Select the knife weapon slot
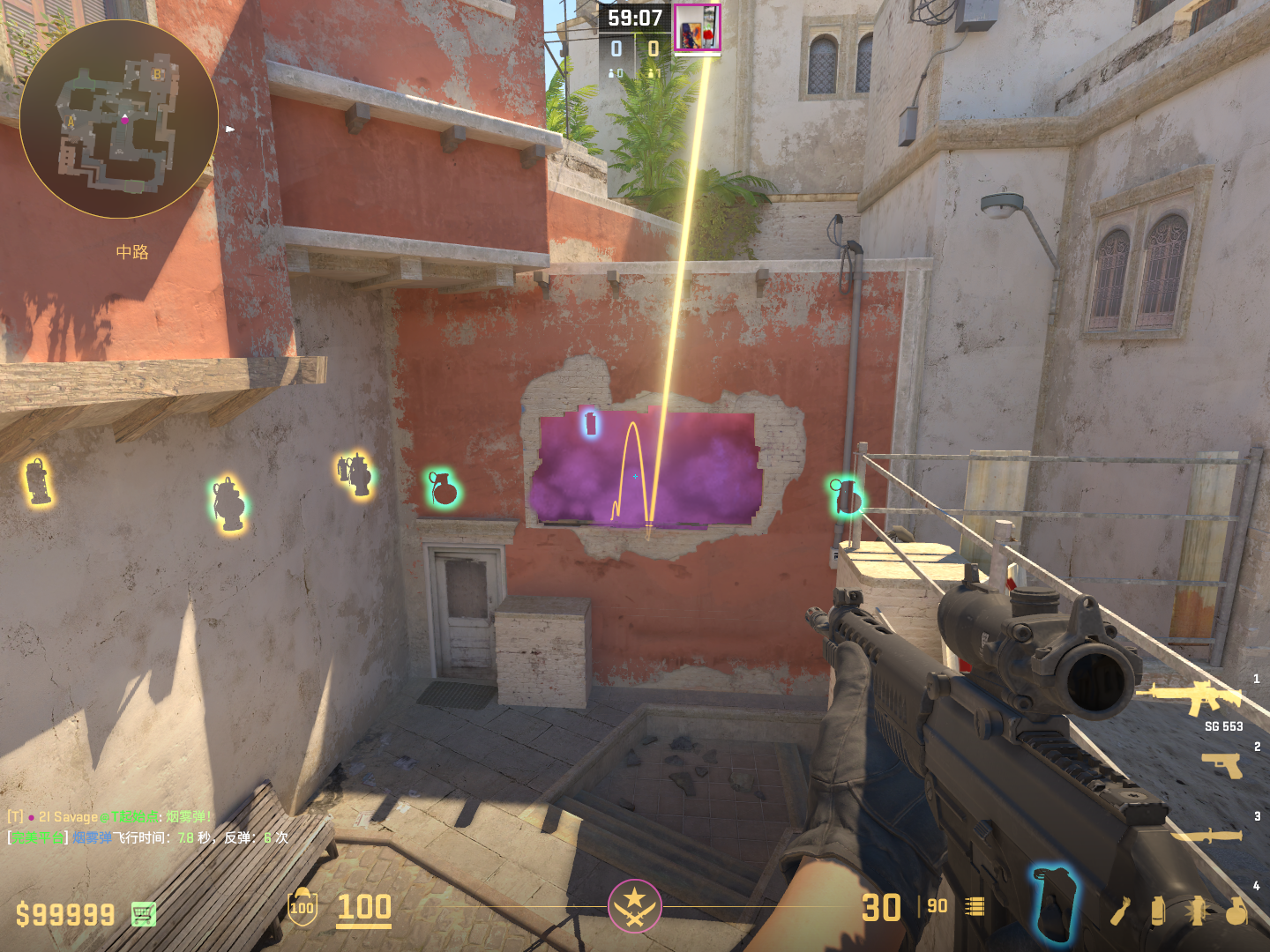 click(1206, 835)
